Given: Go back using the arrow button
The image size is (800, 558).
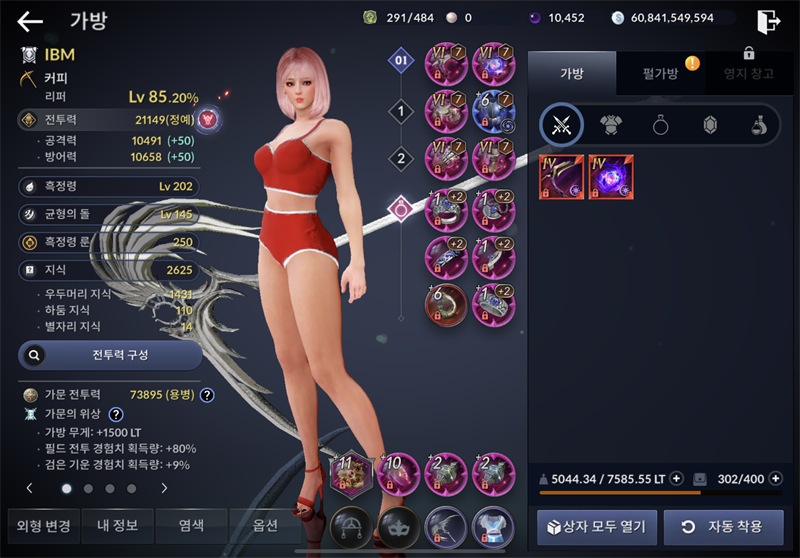Looking at the screenshot, I should pyautogui.click(x=30, y=21).
